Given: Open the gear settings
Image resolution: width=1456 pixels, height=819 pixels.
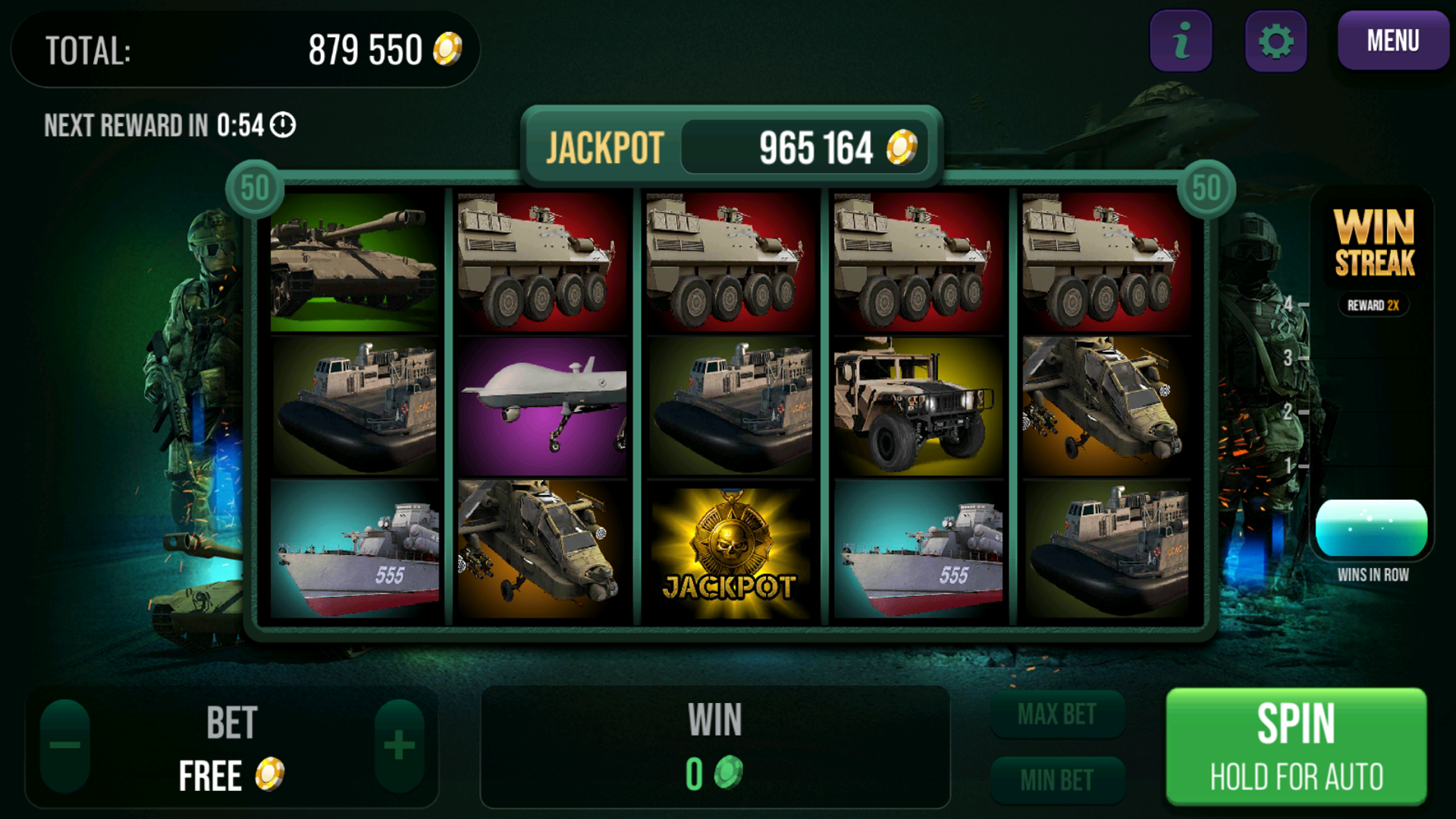Looking at the screenshot, I should [x=1276, y=41].
